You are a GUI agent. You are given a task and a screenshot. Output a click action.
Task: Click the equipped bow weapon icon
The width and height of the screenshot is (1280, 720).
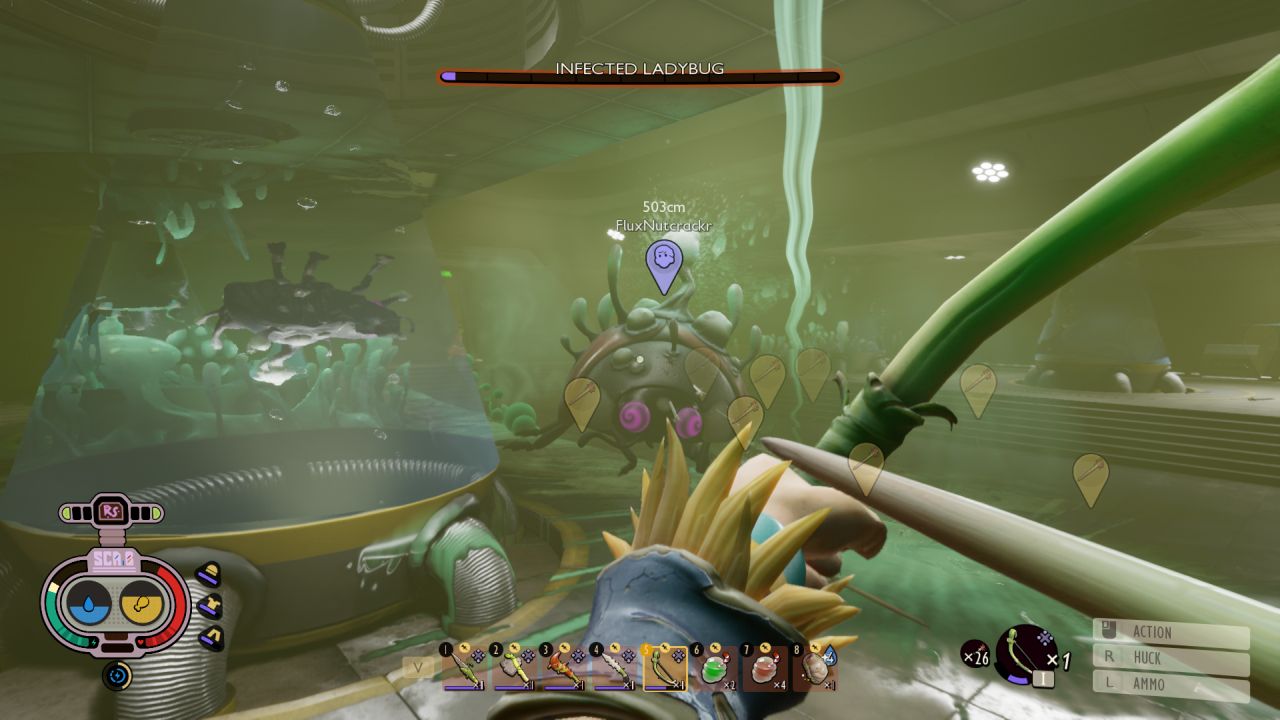click(1027, 654)
